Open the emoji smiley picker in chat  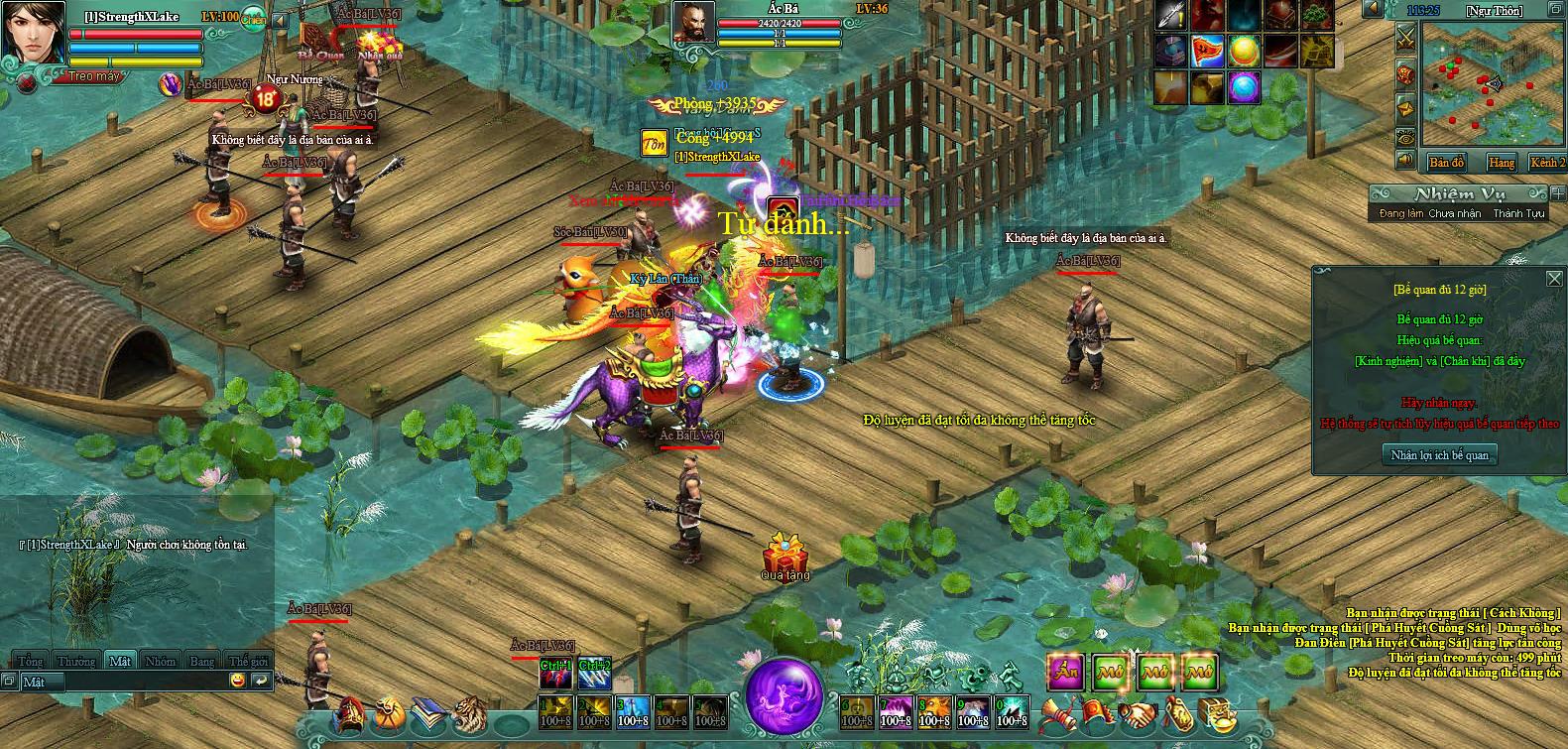click(x=237, y=681)
